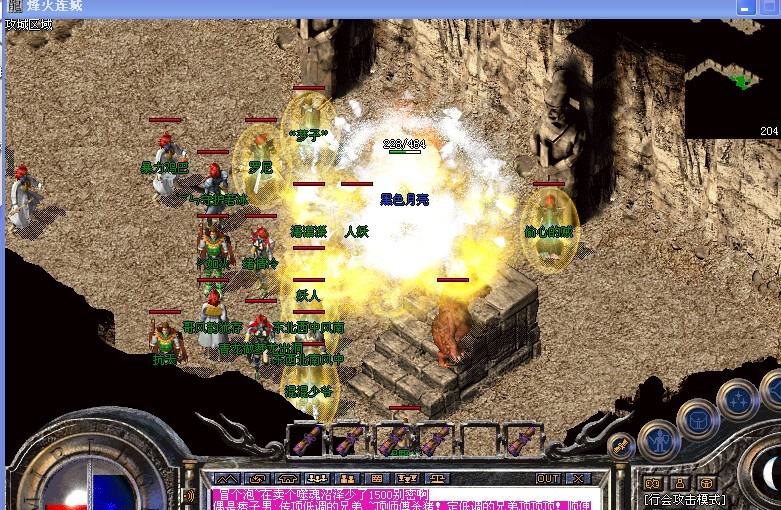The width and height of the screenshot is (781, 510).
Task: Select the empty belt slot
Action: pos(478,440)
